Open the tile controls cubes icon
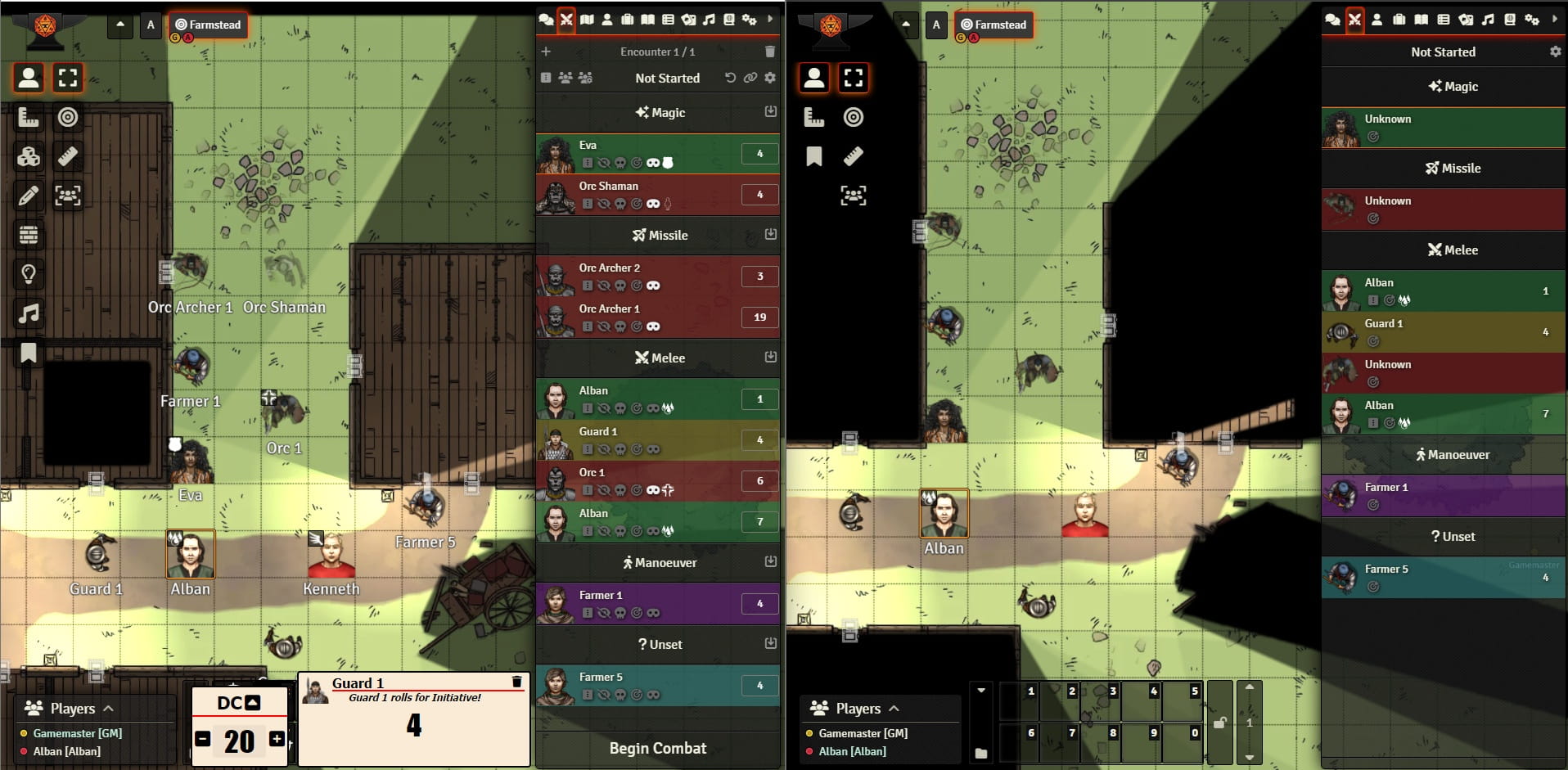Image resolution: width=1568 pixels, height=770 pixels. (29, 156)
